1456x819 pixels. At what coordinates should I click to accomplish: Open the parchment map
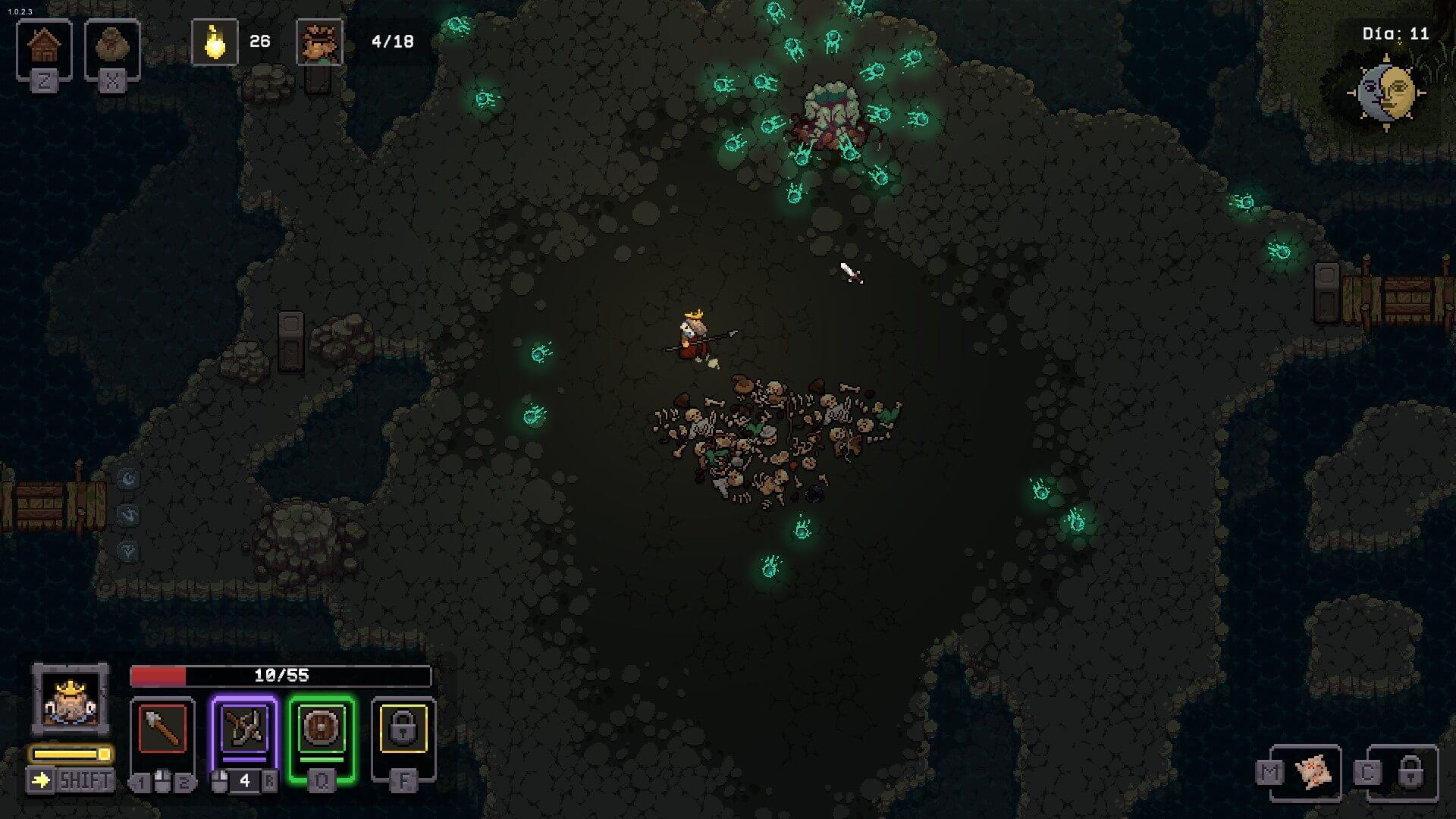1313,773
